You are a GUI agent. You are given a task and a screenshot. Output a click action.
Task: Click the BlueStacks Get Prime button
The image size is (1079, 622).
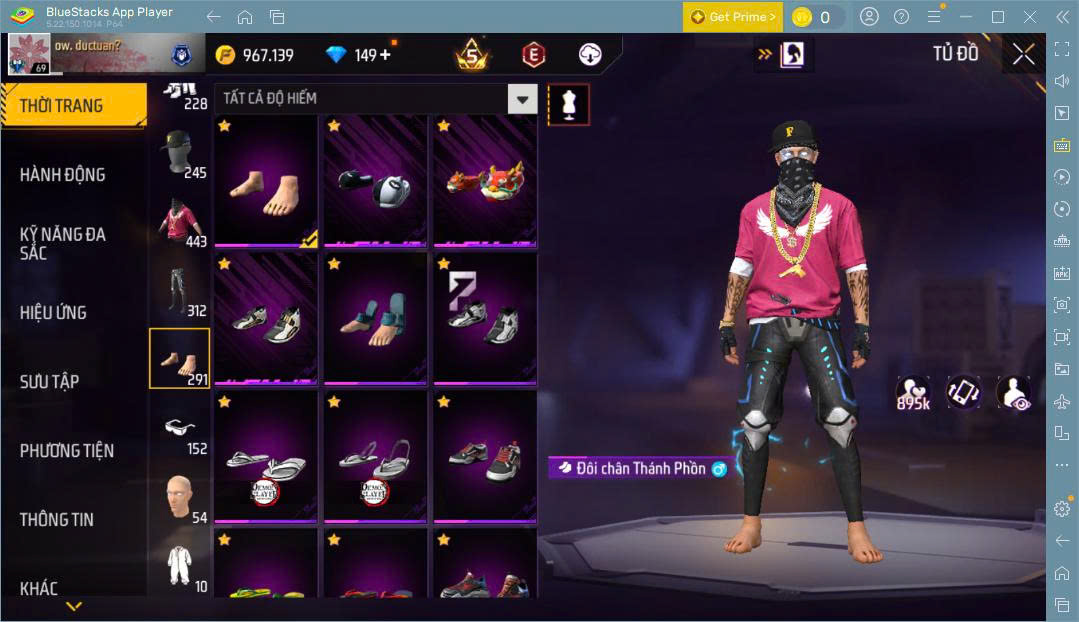click(733, 17)
